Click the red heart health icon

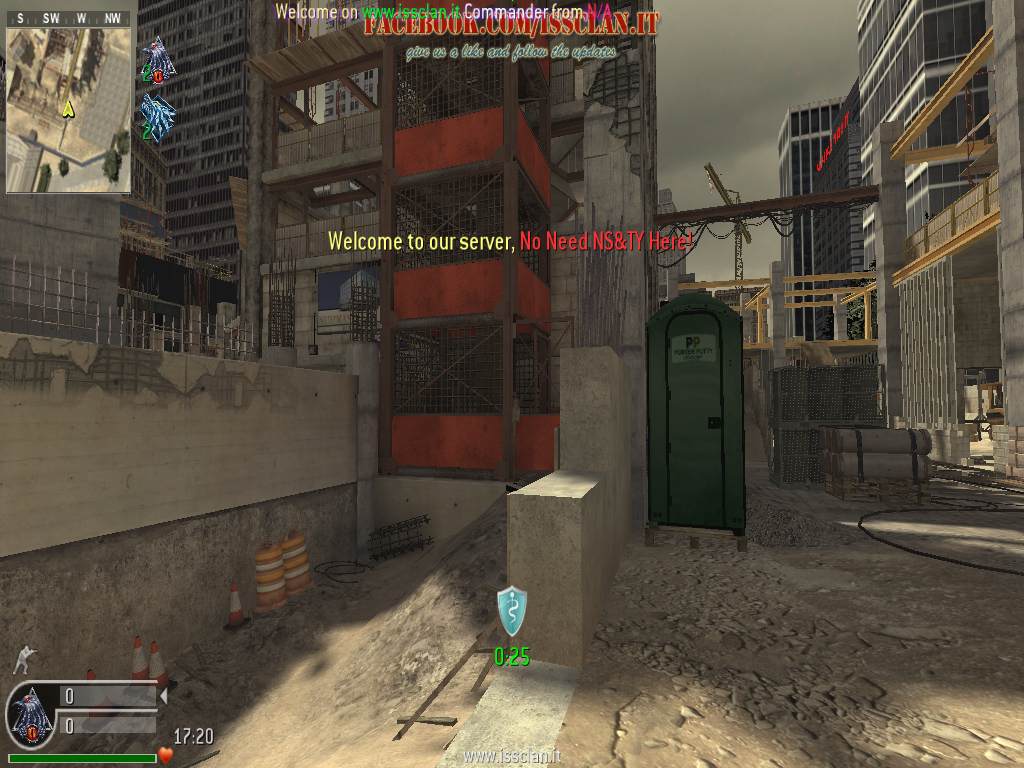point(166,754)
